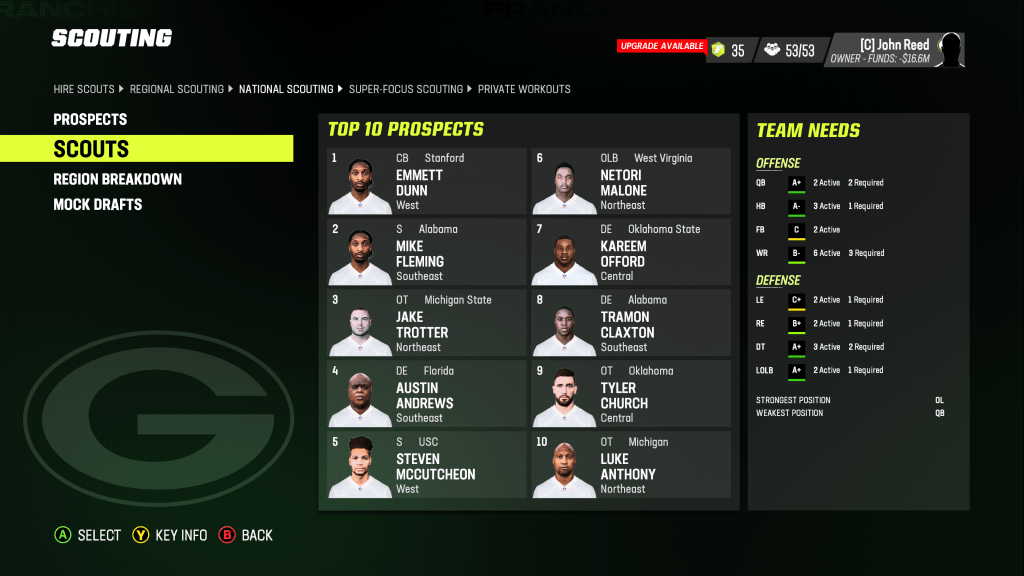The height and width of the screenshot is (576, 1024).
Task: Choose the Mock Drafts entry
Action: [97, 204]
